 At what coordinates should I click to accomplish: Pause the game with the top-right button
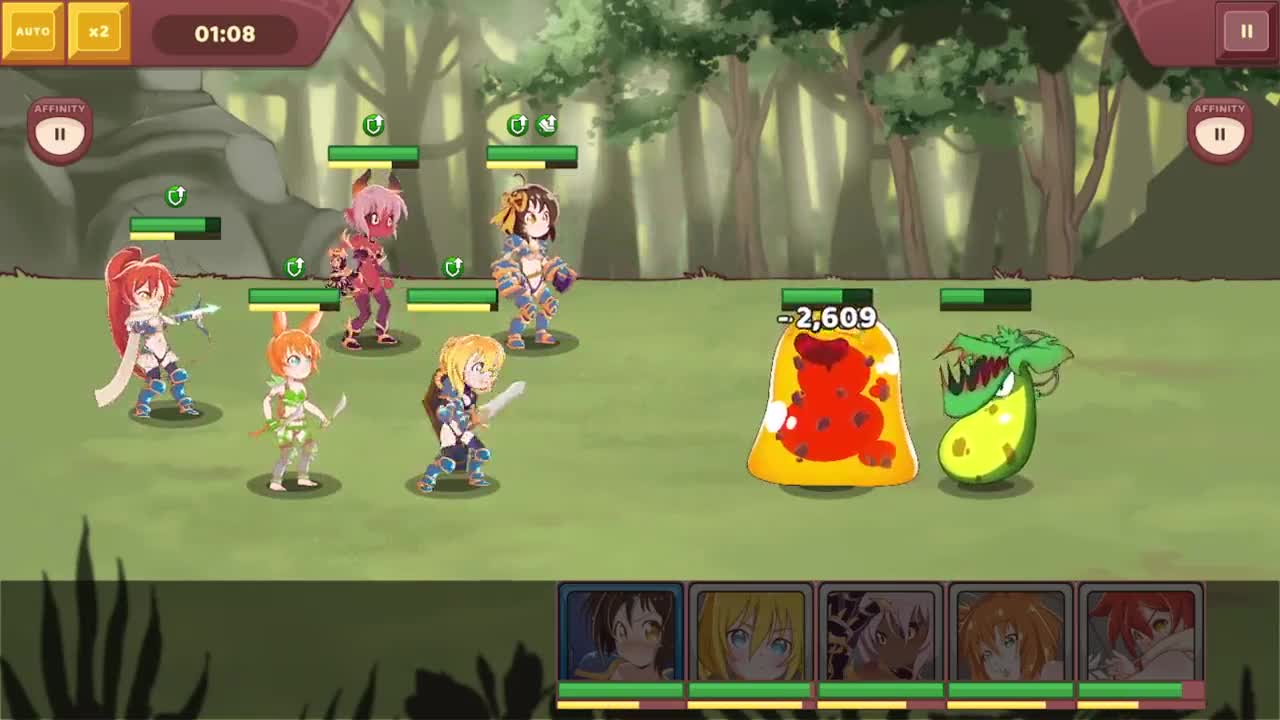(1246, 32)
